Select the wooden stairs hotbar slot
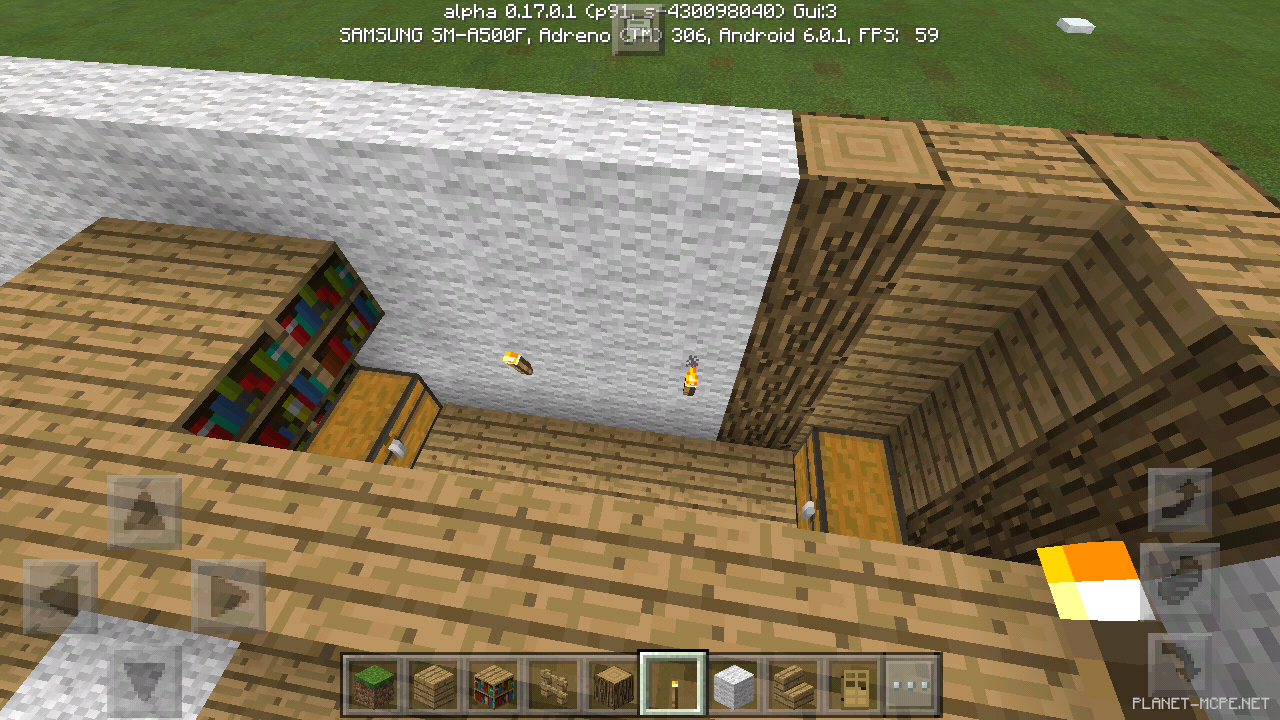The image size is (1280, 720). pyautogui.click(x=792, y=685)
